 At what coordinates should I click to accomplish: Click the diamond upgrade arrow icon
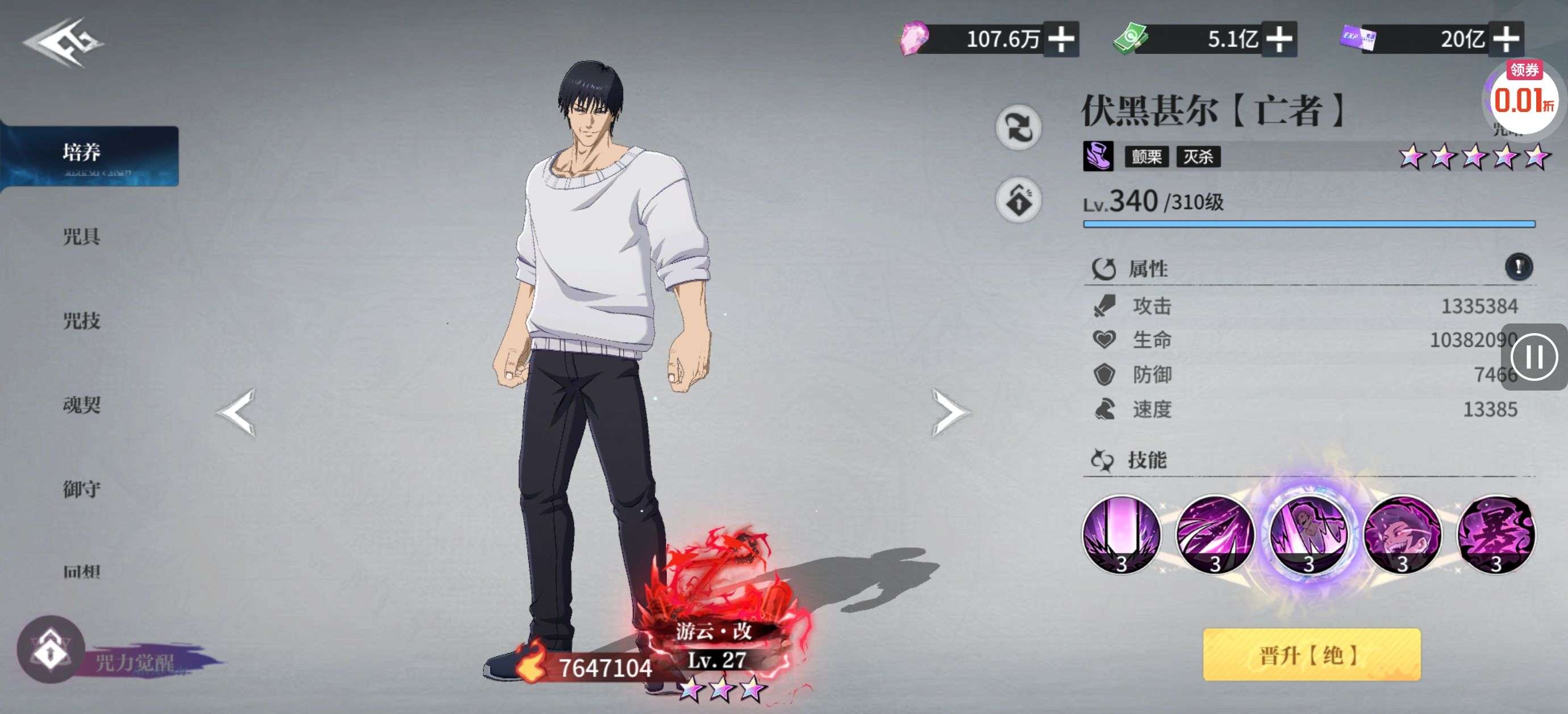click(1018, 200)
